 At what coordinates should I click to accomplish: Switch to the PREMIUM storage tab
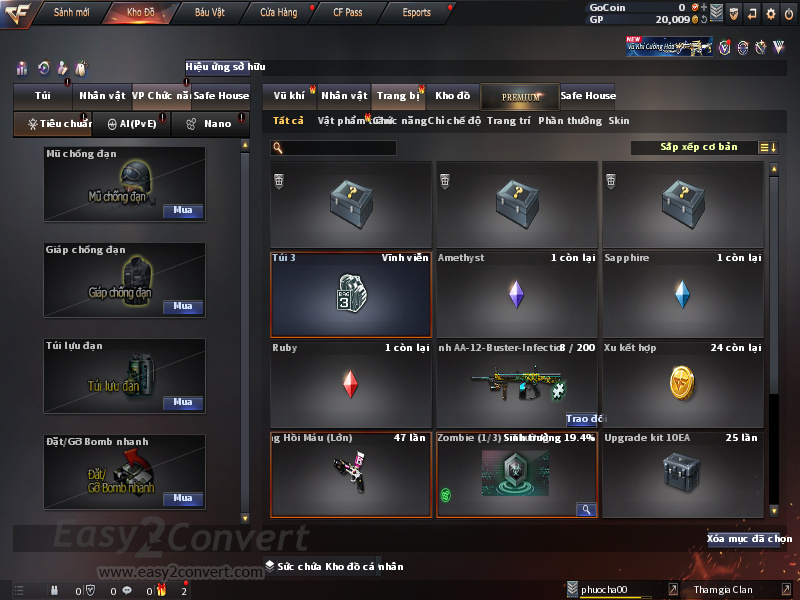[x=521, y=96]
